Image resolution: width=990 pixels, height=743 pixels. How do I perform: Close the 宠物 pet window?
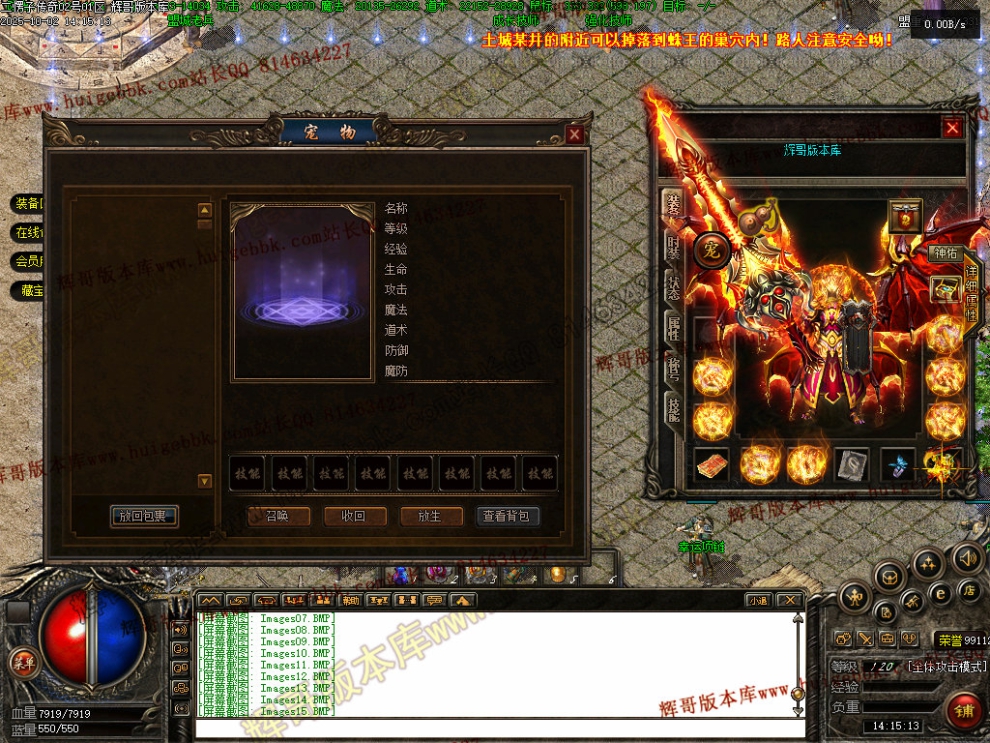(574, 134)
